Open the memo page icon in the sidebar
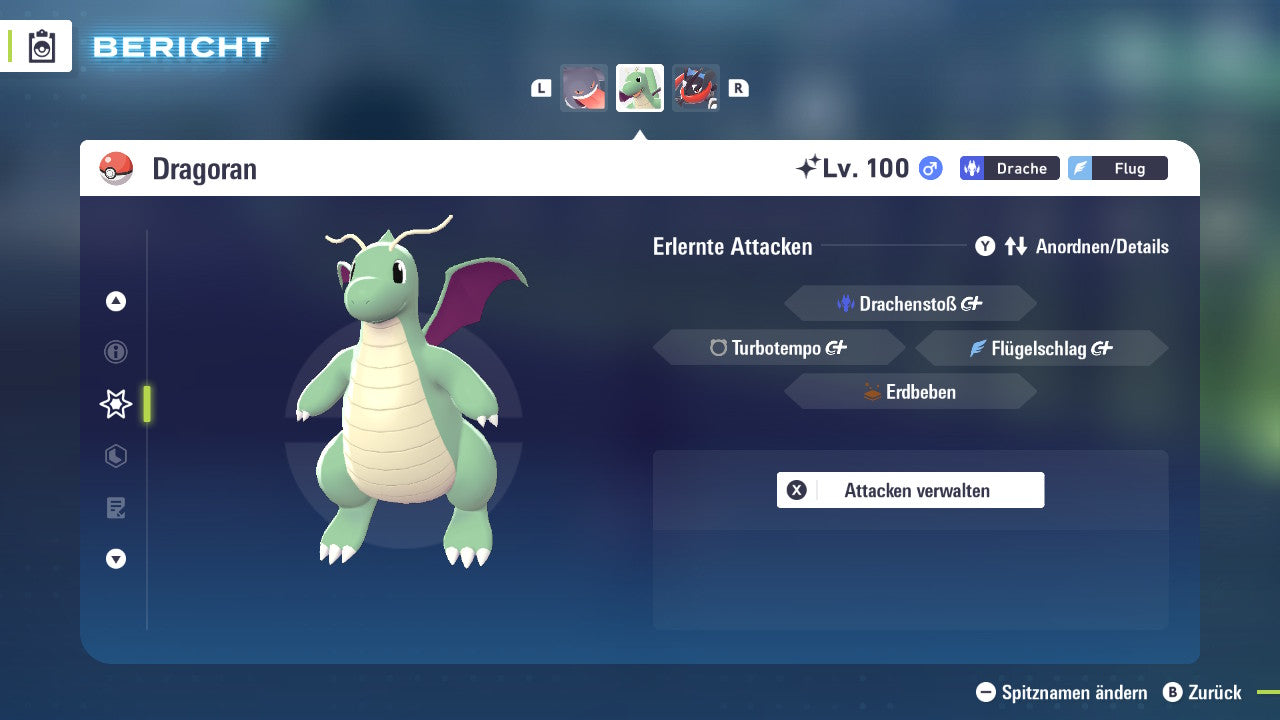The width and height of the screenshot is (1280, 720). point(115,508)
